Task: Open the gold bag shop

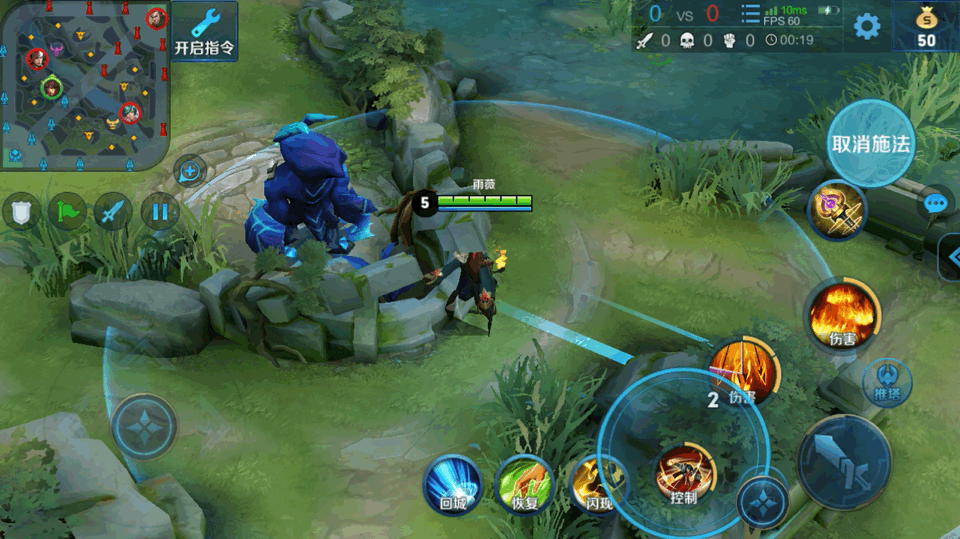Action: 926,26
